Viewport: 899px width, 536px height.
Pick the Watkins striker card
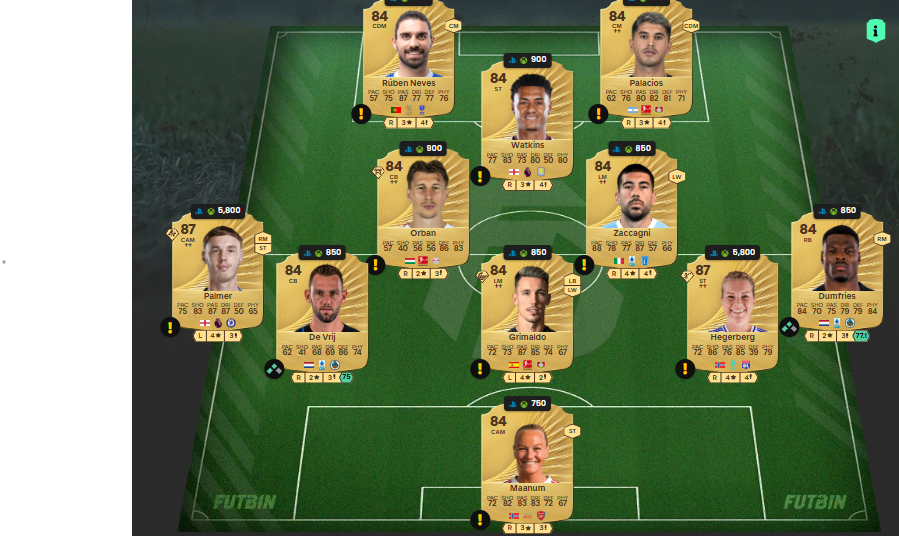pyautogui.click(x=527, y=115)
